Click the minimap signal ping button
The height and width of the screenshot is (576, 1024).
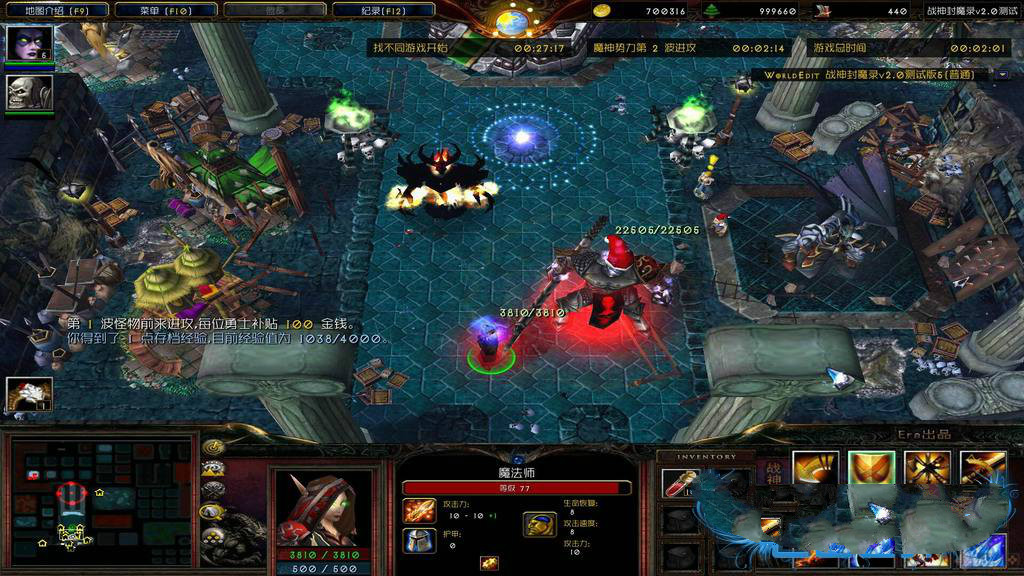tap(212, 446)
